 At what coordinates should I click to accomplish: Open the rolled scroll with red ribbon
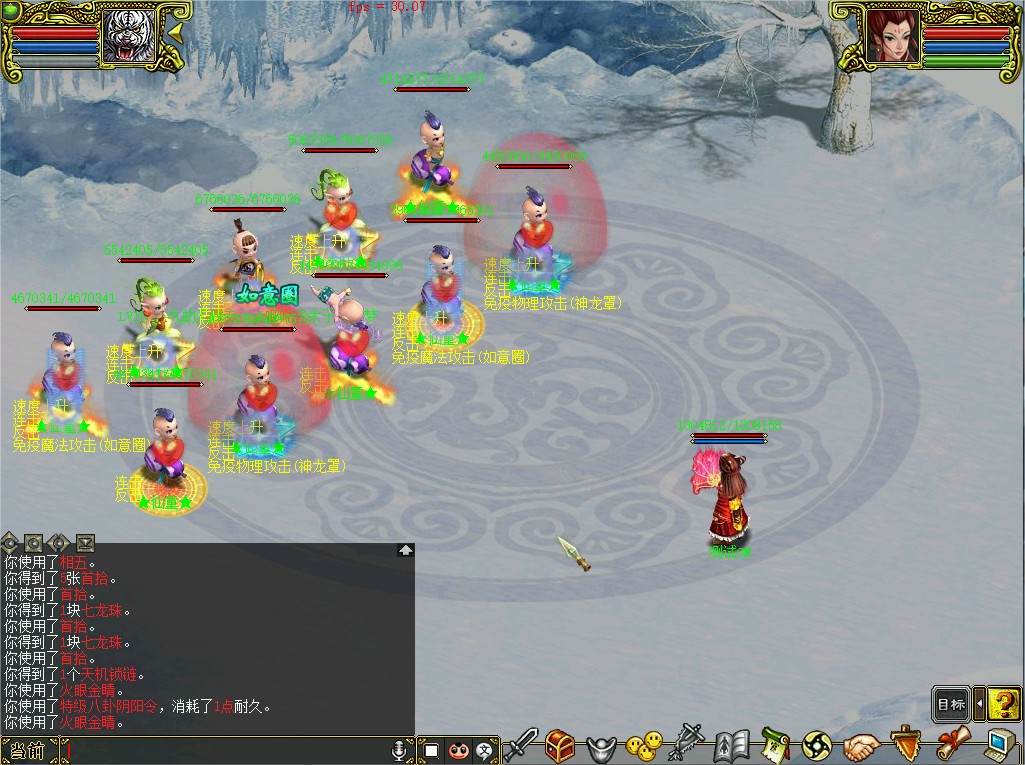(953, 744)
